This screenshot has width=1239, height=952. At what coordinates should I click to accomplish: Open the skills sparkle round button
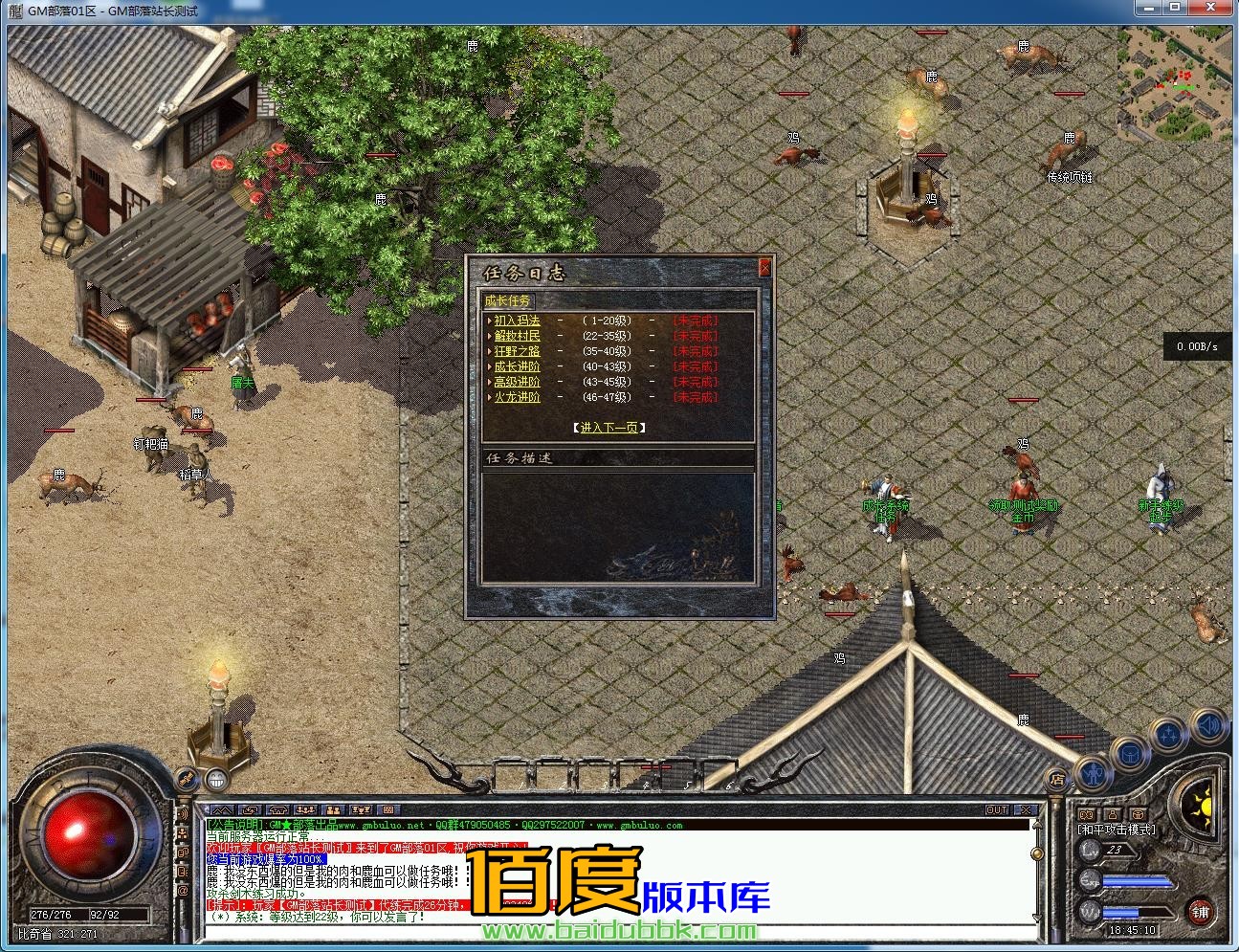(x=1169, y=735)
